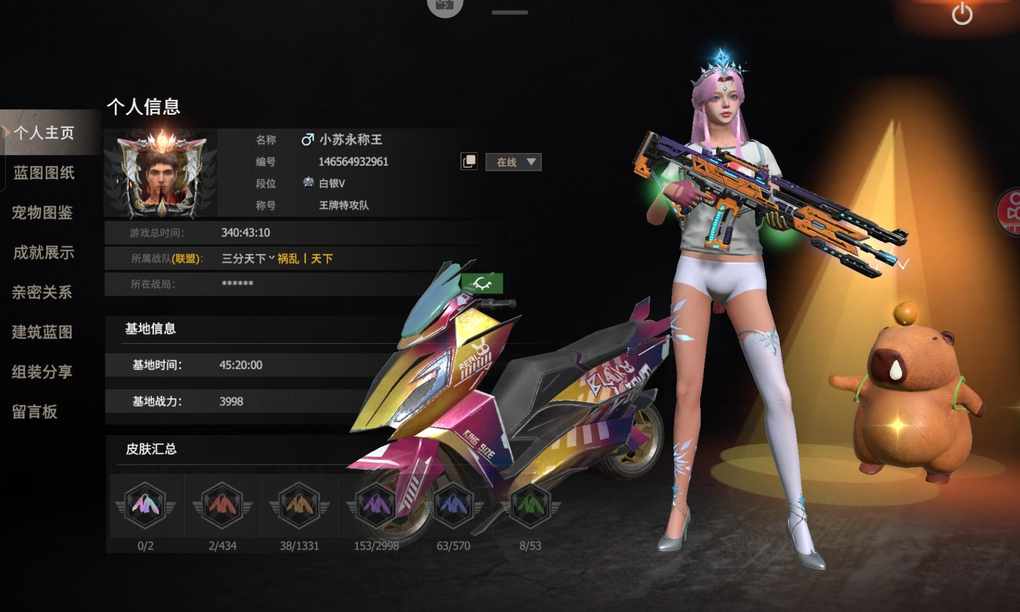
Task: Select the 建筑蓝图 building blueprint tab
Action: (43, 332)
